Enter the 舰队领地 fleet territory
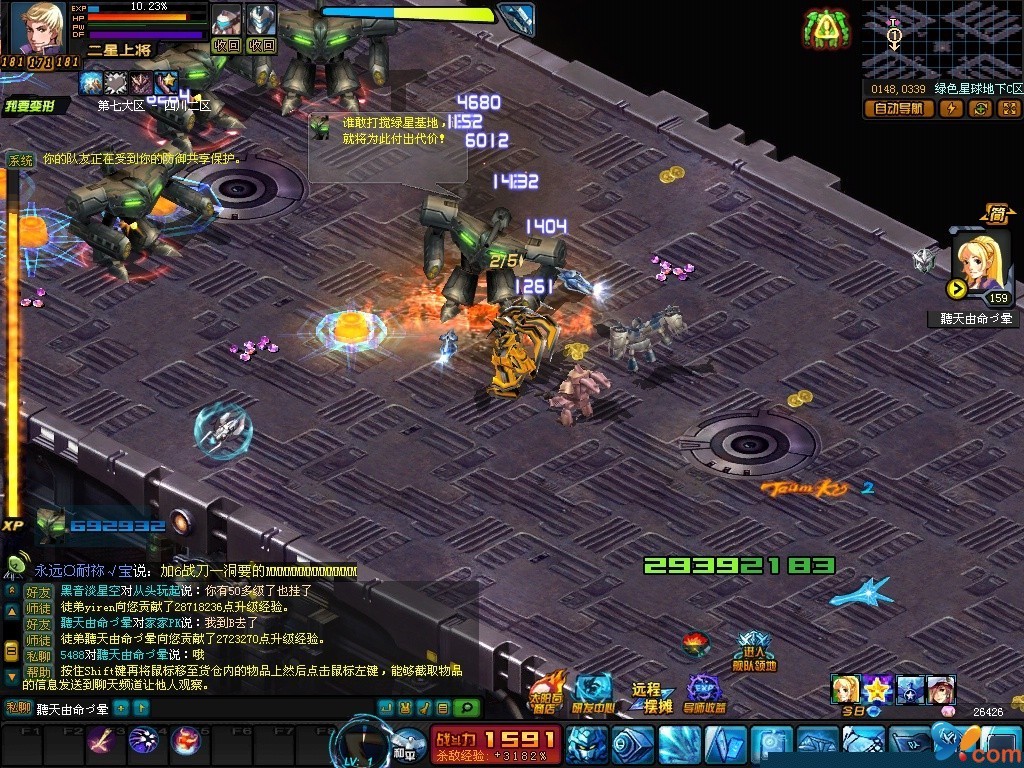This screenshot has height=768, width=1024. tap(753, 651)
